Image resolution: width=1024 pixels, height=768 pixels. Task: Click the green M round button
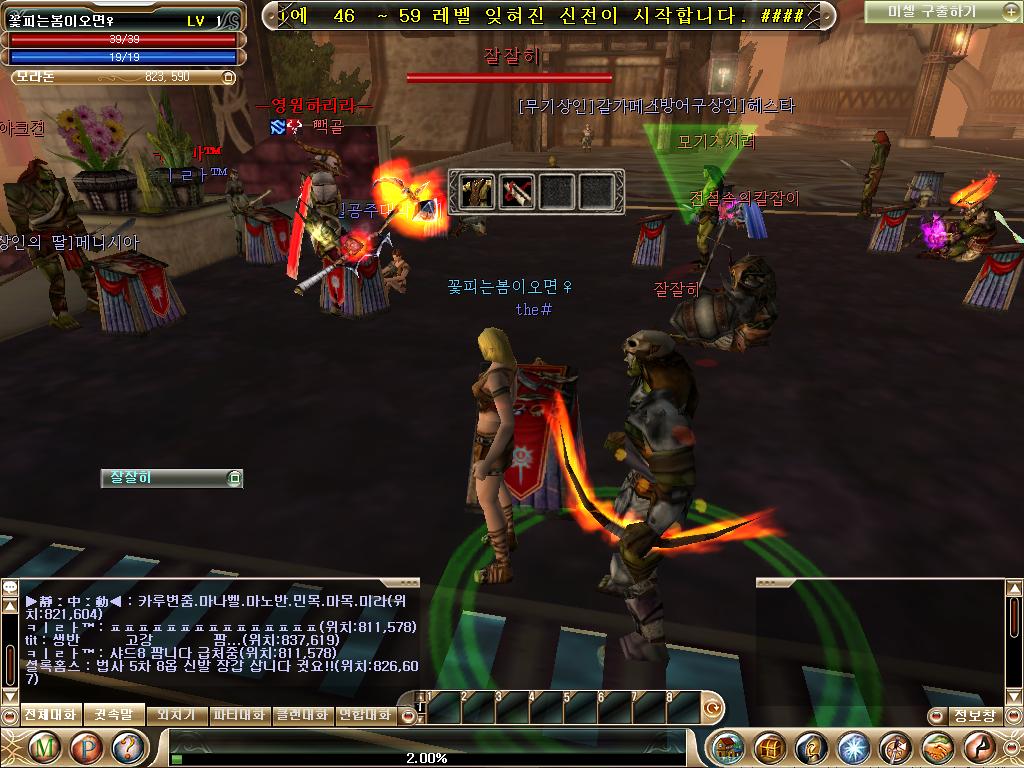44,747
